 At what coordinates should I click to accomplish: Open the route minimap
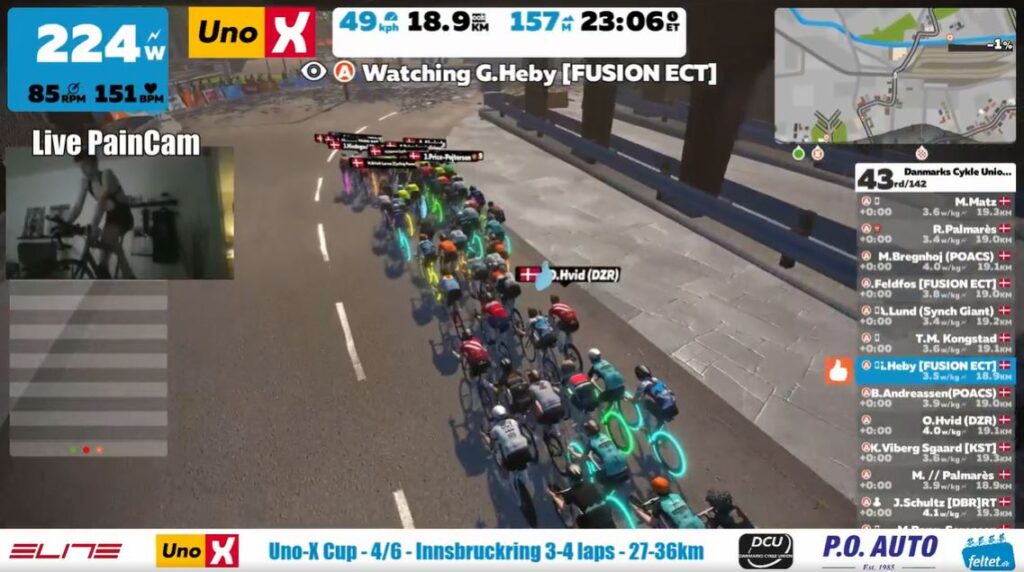click(895, 75)
